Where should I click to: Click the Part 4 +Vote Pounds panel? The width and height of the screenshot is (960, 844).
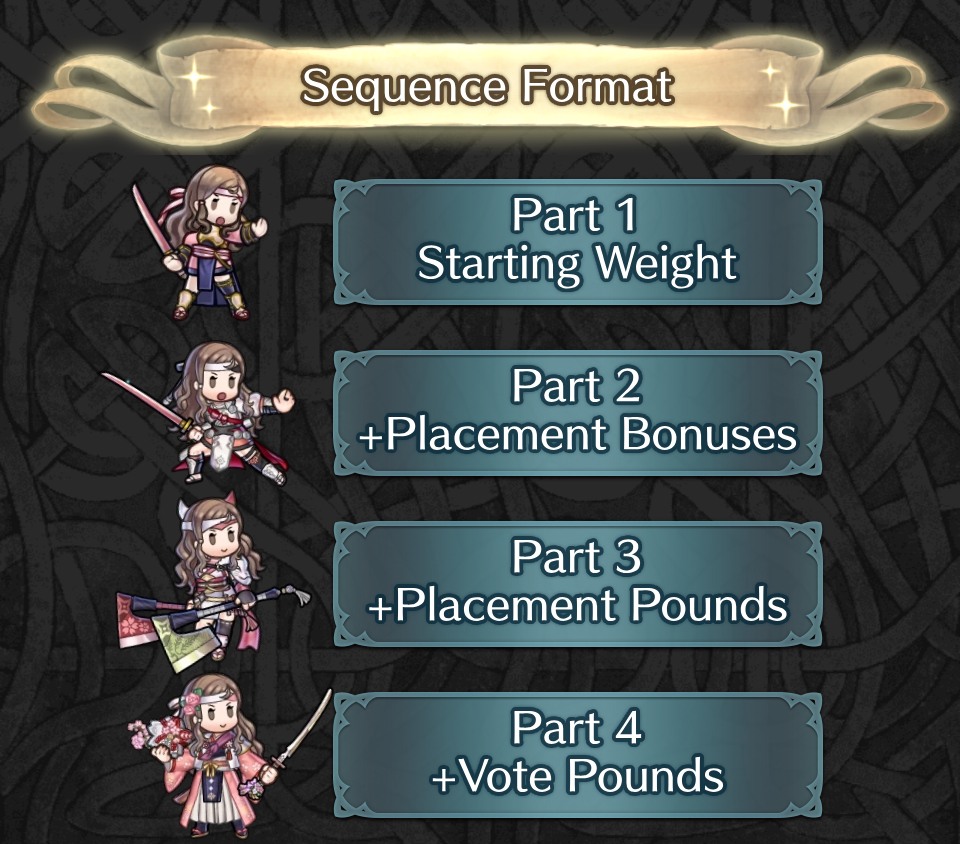pyautogui.click(x=577, y=754)
